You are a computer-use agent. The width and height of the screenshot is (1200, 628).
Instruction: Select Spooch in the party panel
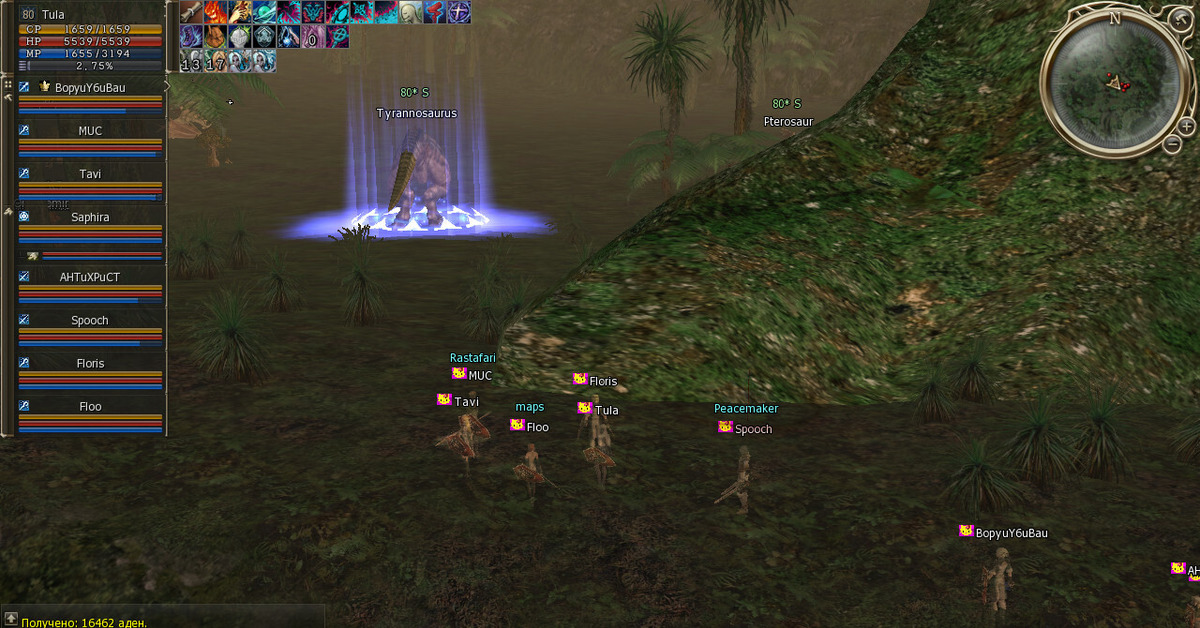tap(90, 321)
